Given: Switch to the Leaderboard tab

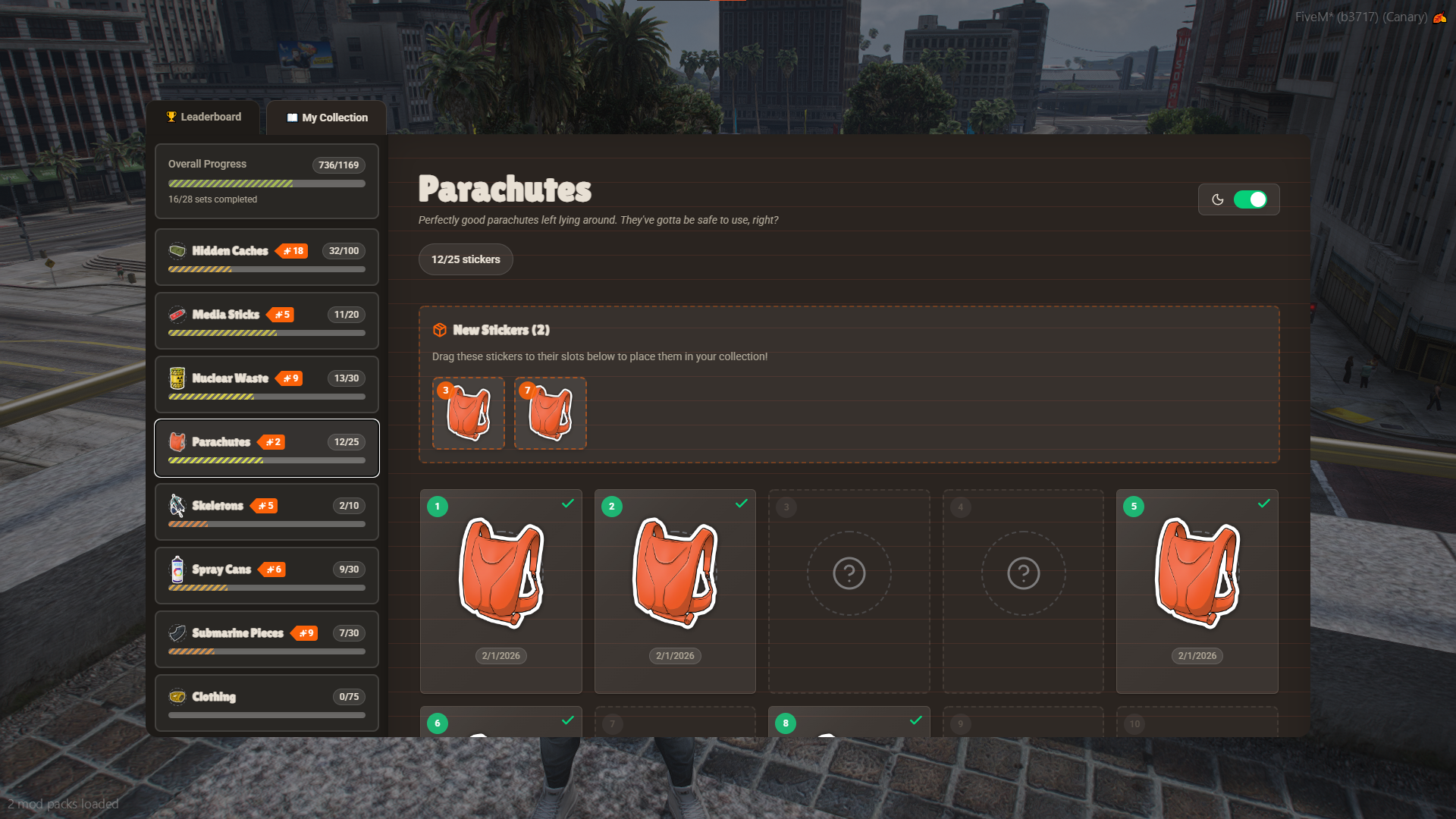Looking at the screenshot, I should tap(203, 117).
